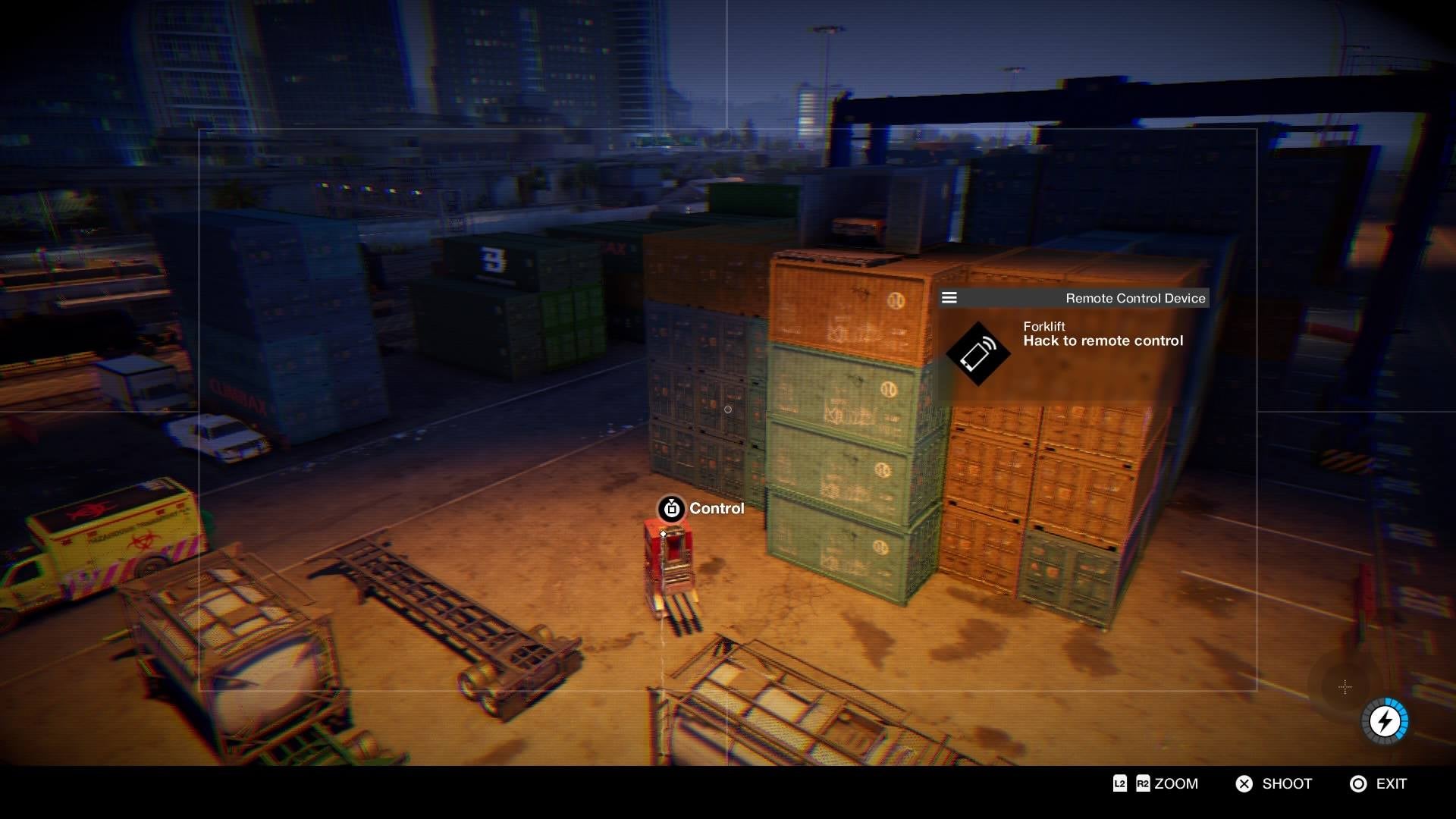Click the Control button prompt icon above the forklift
The image size is (1456, 819).
[670, 509]
